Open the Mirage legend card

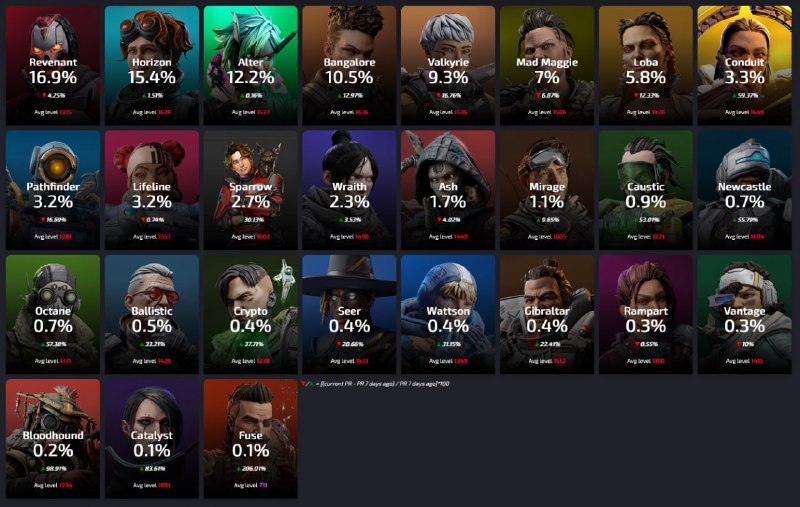[547, 190]
